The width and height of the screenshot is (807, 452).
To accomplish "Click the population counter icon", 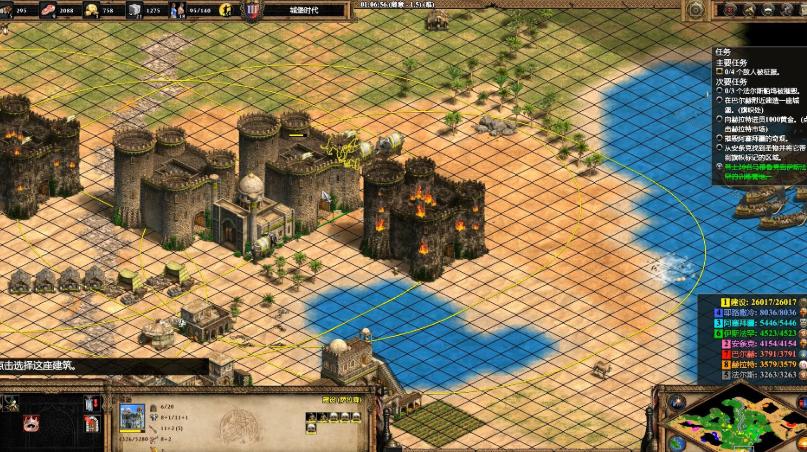I will (177, 10).
